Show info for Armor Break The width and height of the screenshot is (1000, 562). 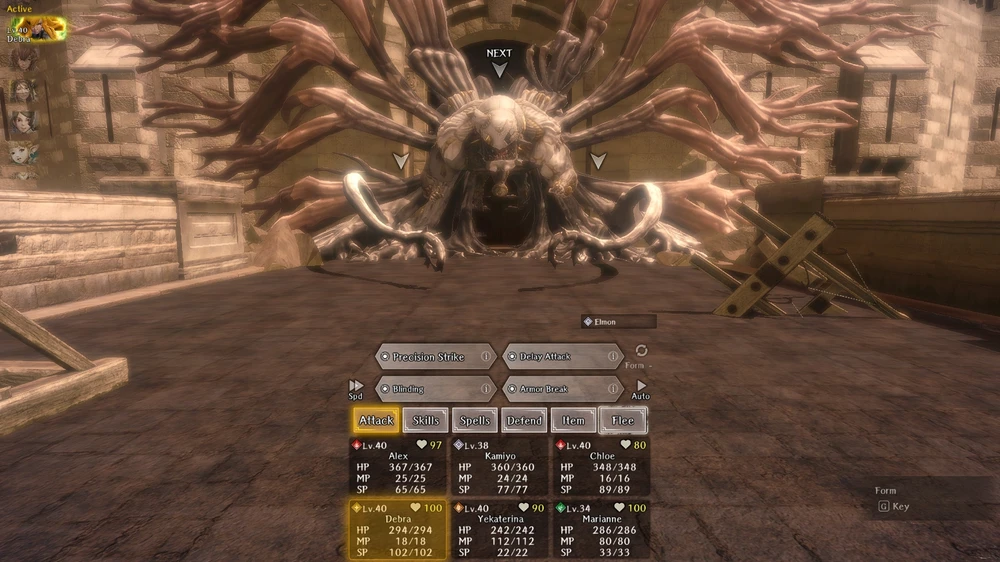tap(611, 389)
